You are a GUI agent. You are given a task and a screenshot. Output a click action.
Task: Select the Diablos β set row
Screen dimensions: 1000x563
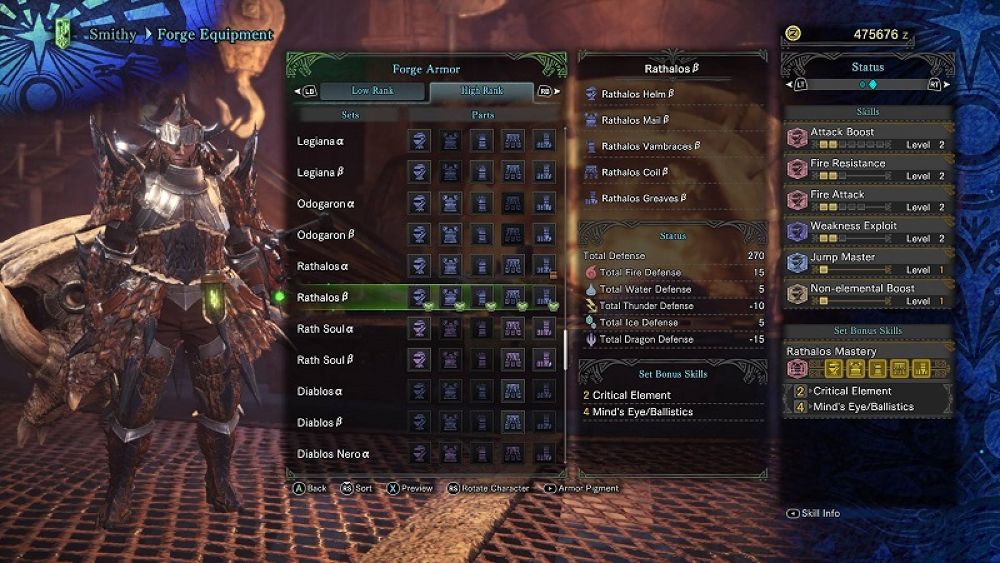320,422
